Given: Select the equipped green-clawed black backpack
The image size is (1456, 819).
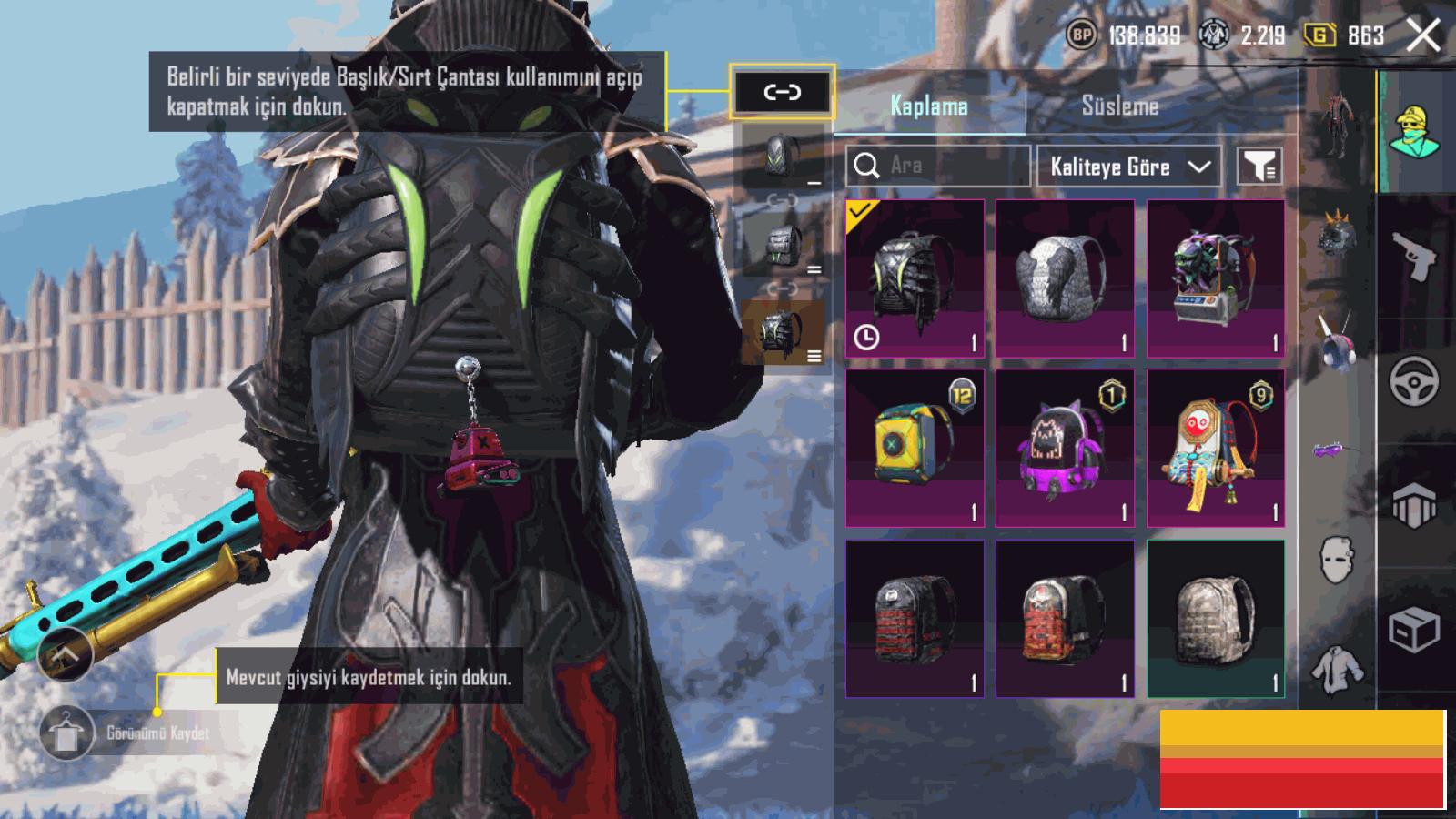Looking at the screenshot, I should (x=915, y=278).
